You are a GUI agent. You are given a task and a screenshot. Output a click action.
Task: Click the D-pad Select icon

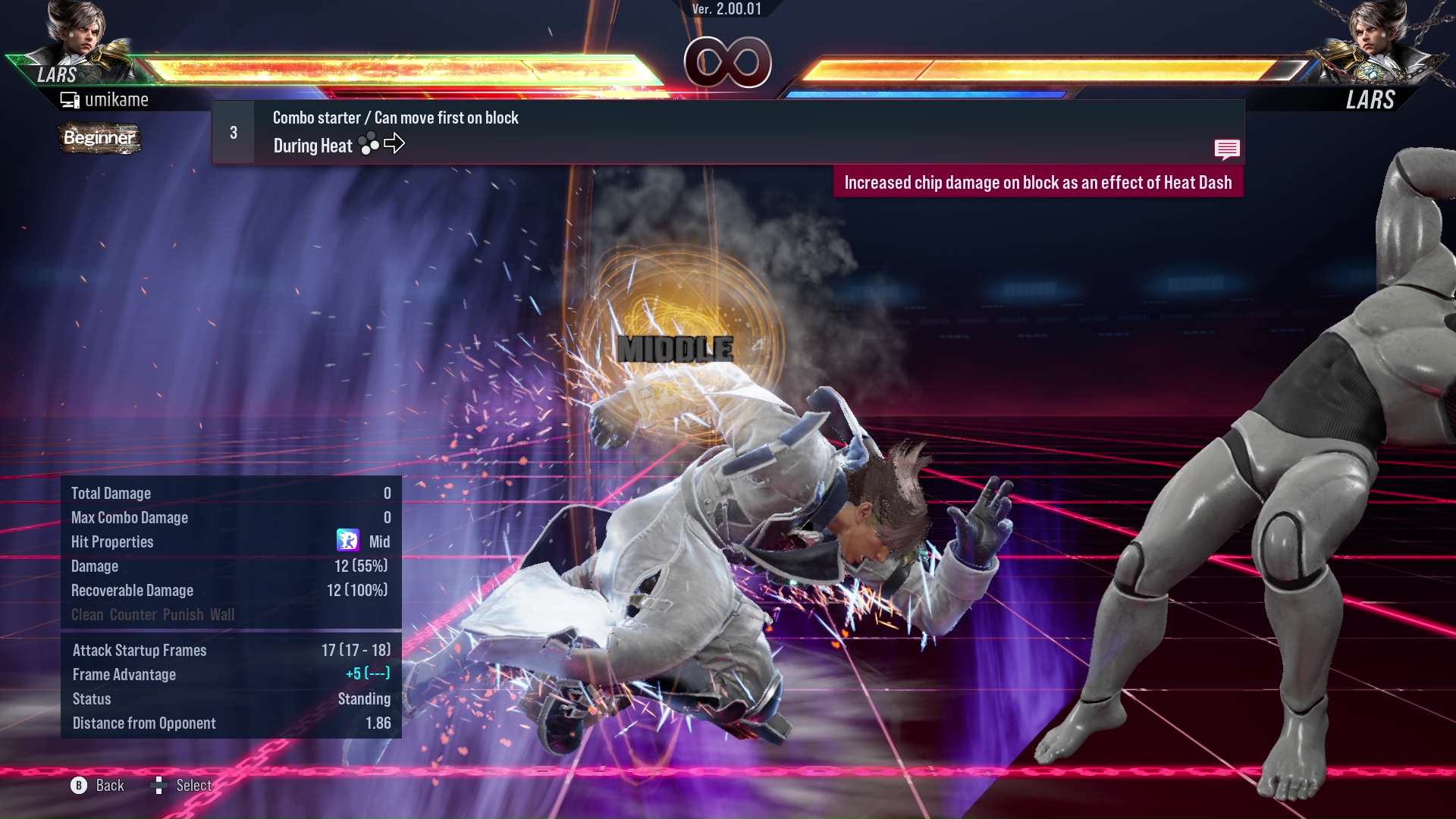pos(160,786)
